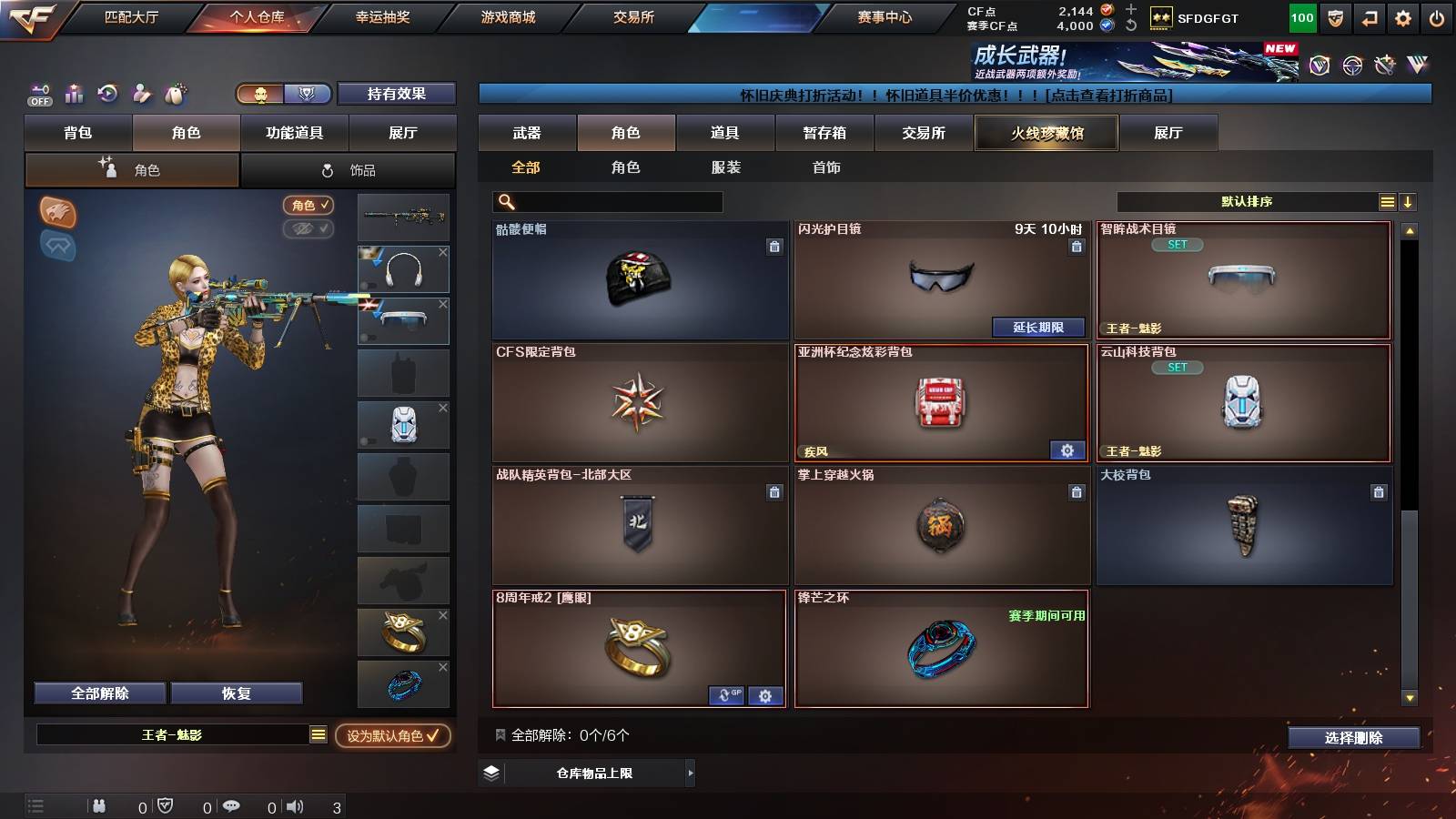
Task: Click the friends icon in the bottom status bar
Action: (x=98, y=805)
